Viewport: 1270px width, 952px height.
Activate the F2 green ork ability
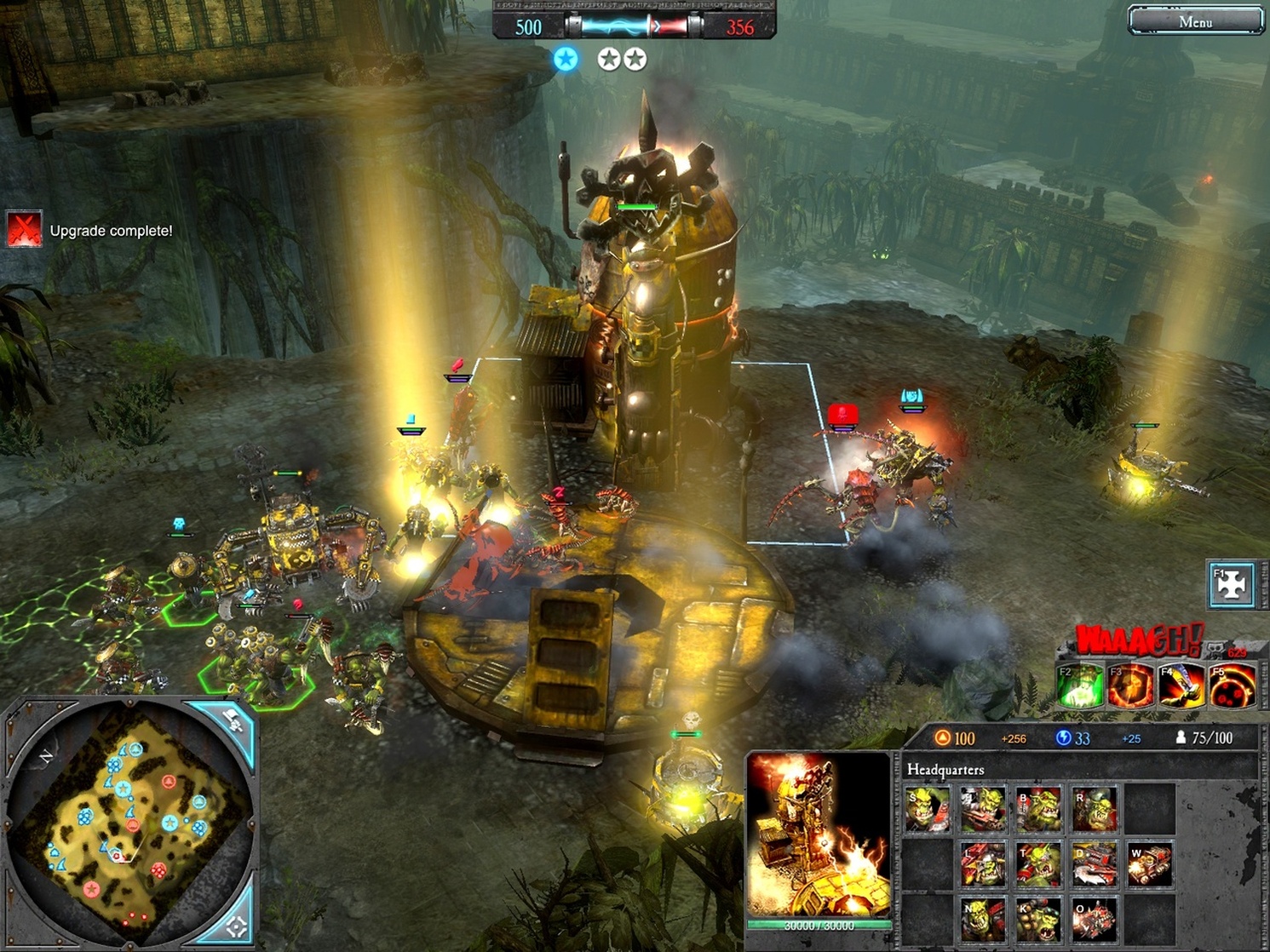[1080, 686]
